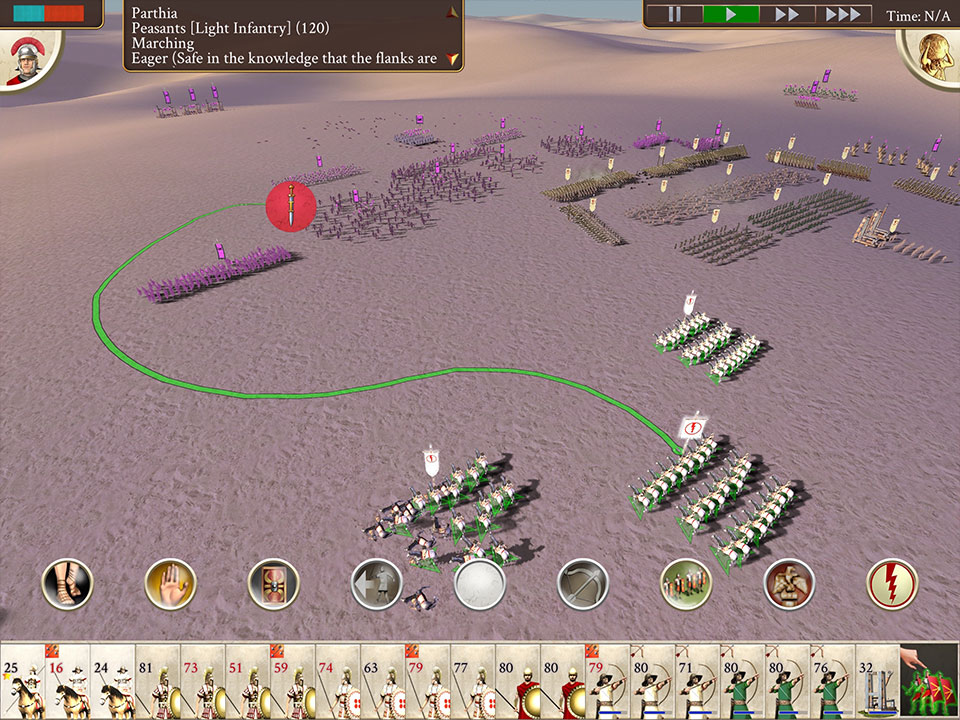Toggle run with sandaled feet icon
Viewport: 960px width, 720px height.
coord(68,584)
